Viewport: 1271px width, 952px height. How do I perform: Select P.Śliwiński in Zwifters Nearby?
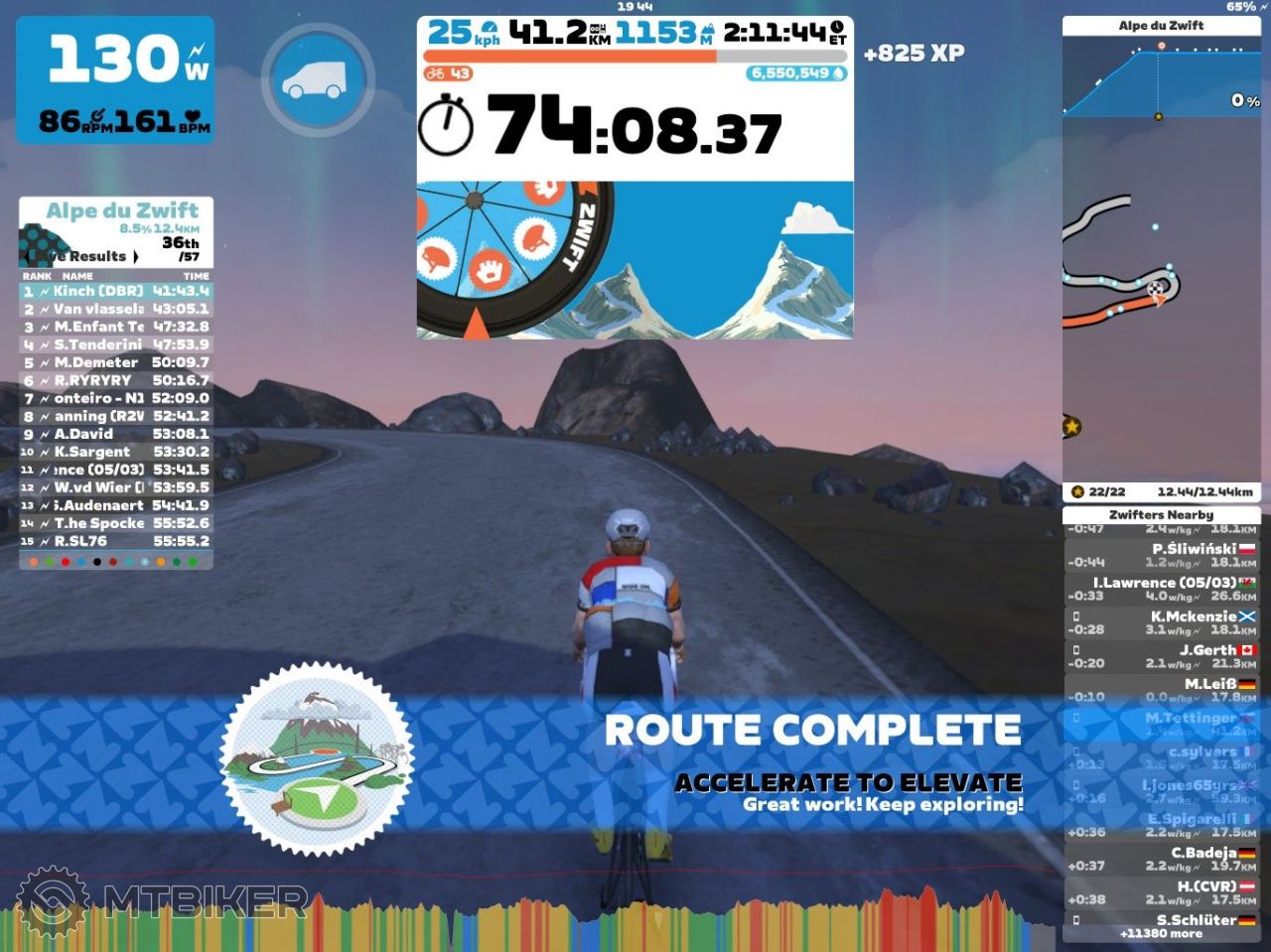1161,555
